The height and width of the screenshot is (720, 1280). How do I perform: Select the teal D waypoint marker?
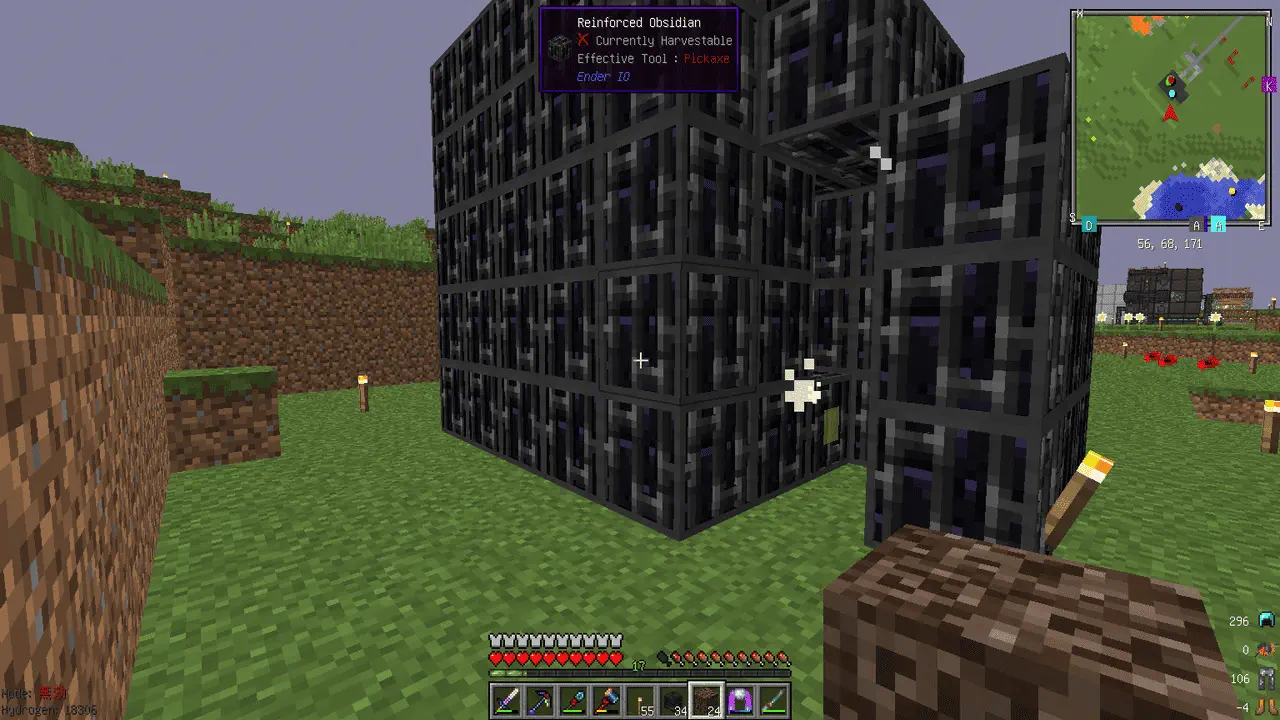pyautogui.click(x=1089, y=226)
